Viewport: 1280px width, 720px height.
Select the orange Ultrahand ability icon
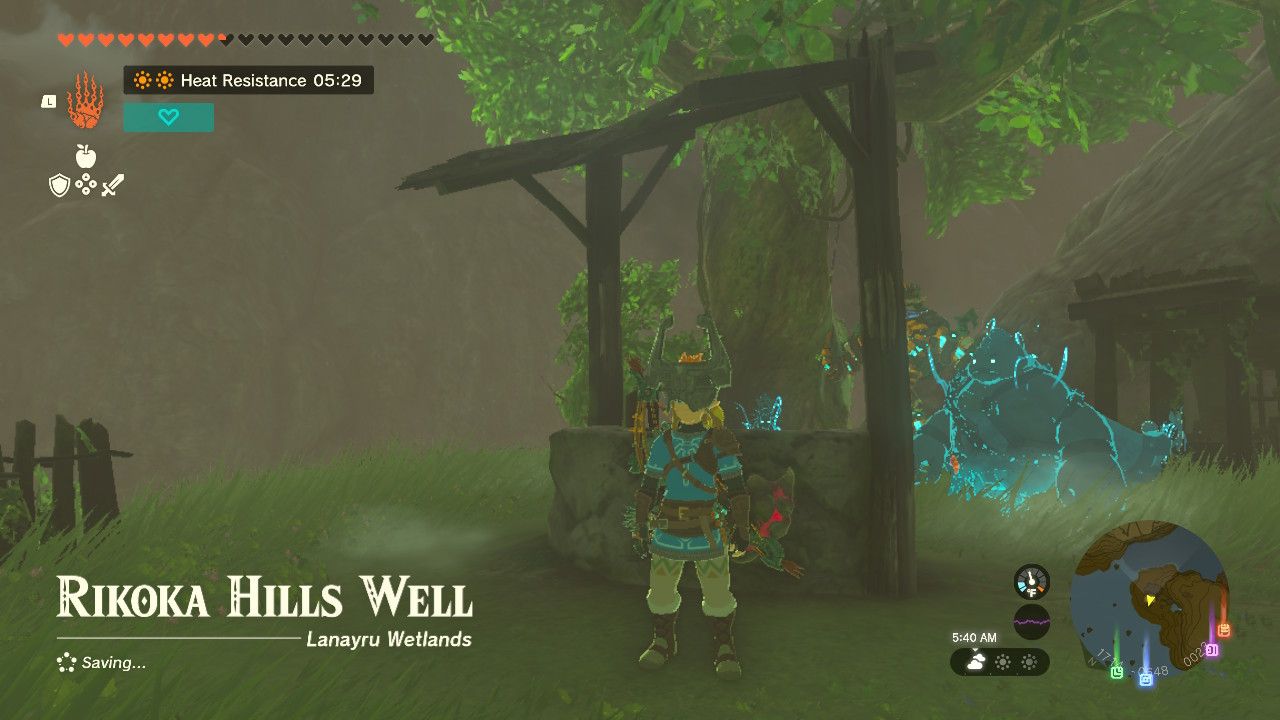pos(85,105)
